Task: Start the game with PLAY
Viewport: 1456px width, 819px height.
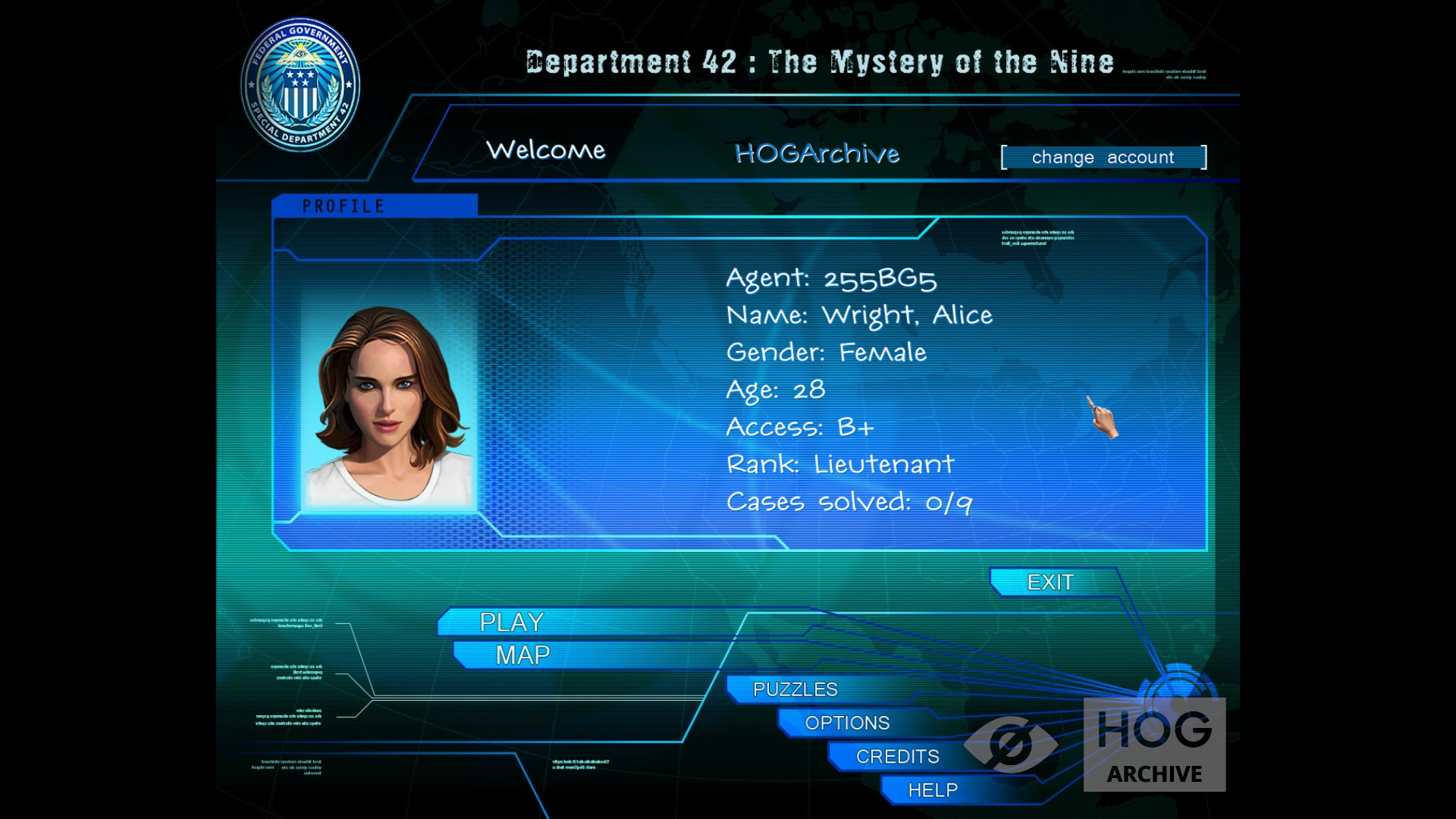Action: pyautogui.click(x=512, y=622)
